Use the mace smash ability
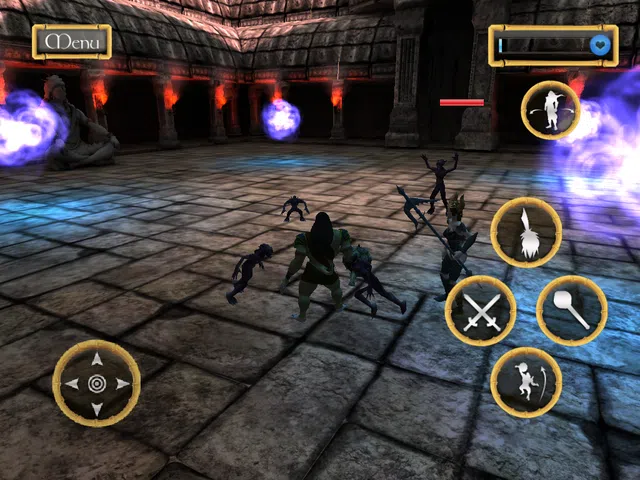This screenshot has height=480, width=640. pyautogui.click(x=571, y=311)
